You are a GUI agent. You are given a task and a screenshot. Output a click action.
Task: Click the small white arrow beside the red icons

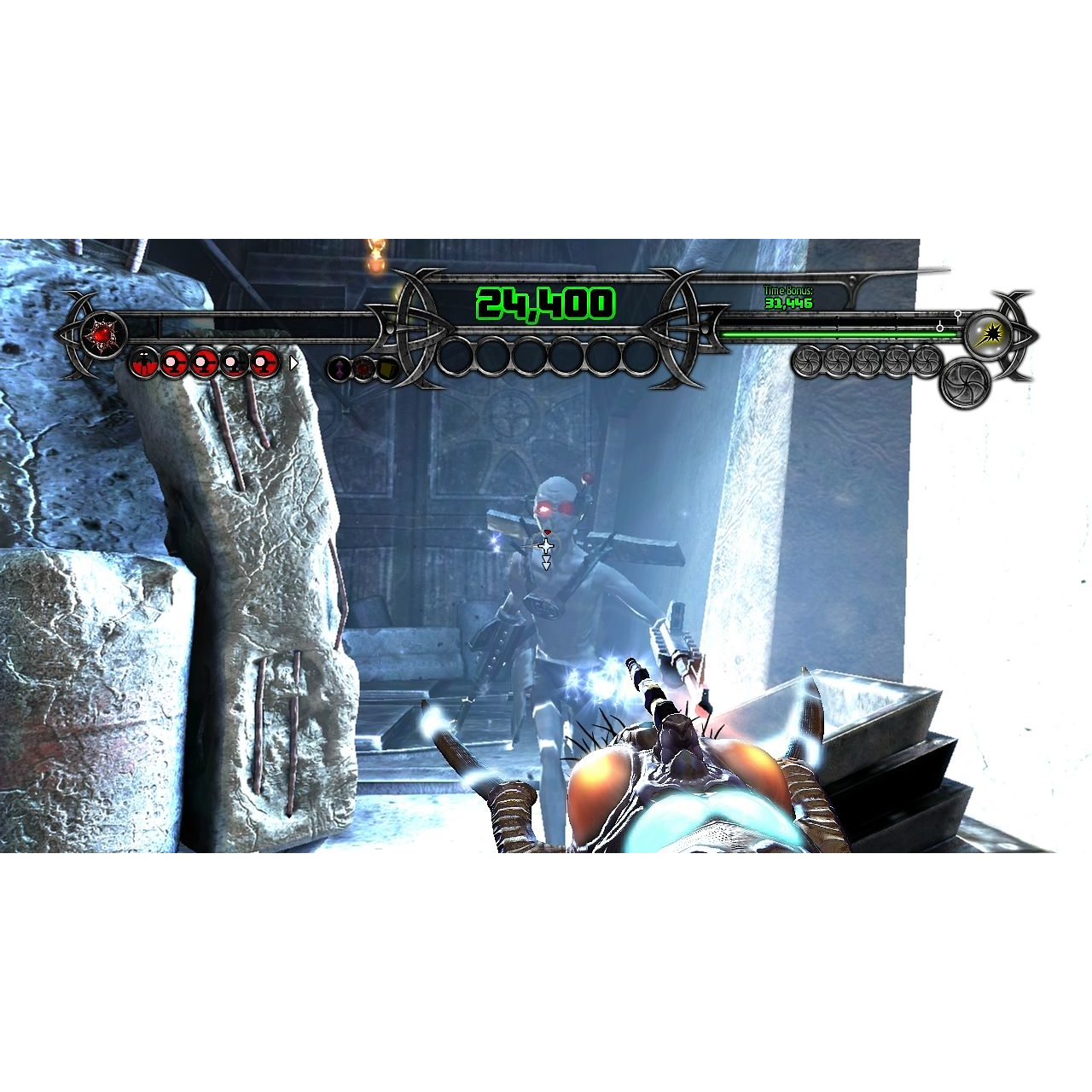293,363
